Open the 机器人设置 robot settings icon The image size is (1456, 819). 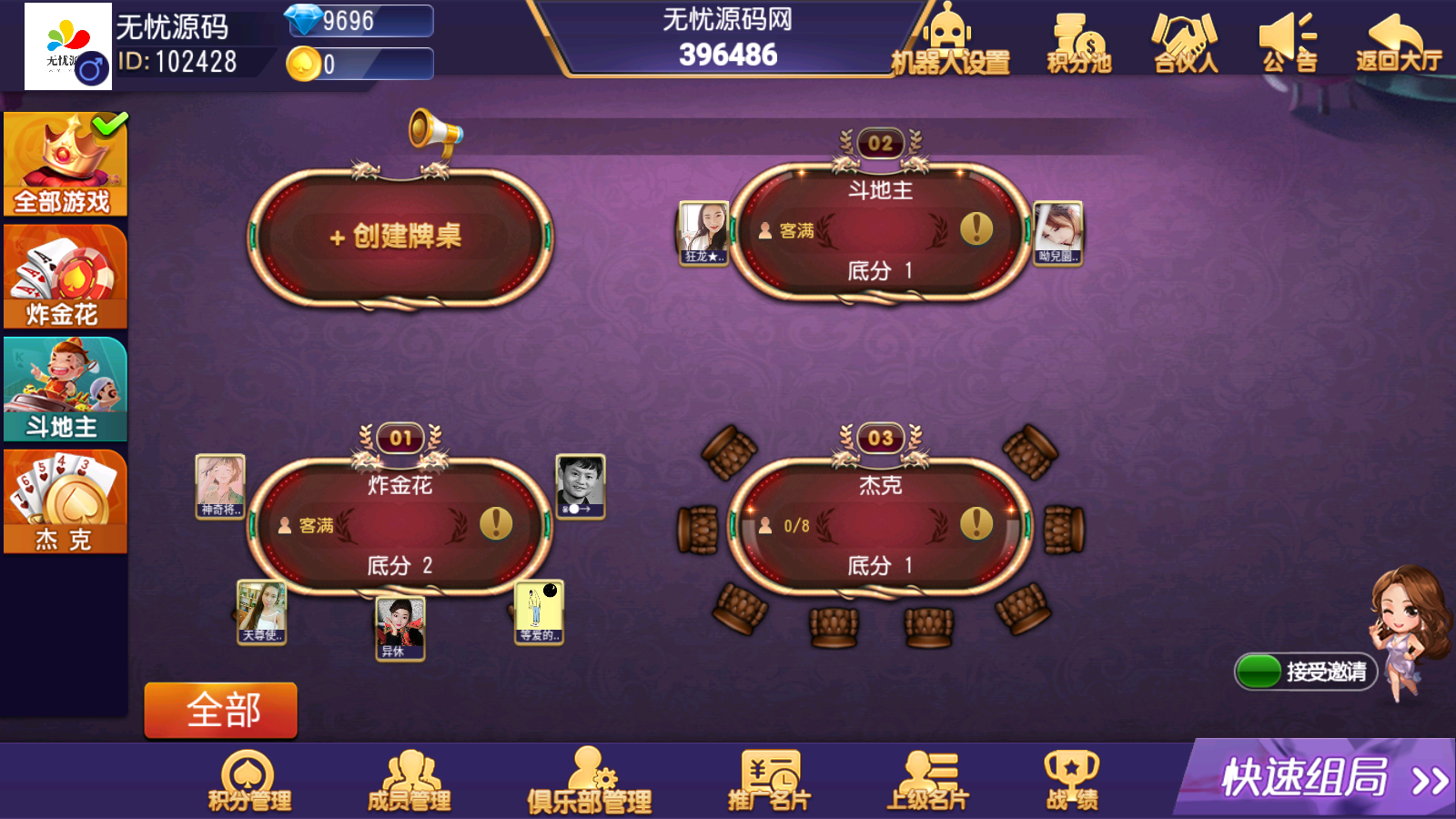(950, 41)
